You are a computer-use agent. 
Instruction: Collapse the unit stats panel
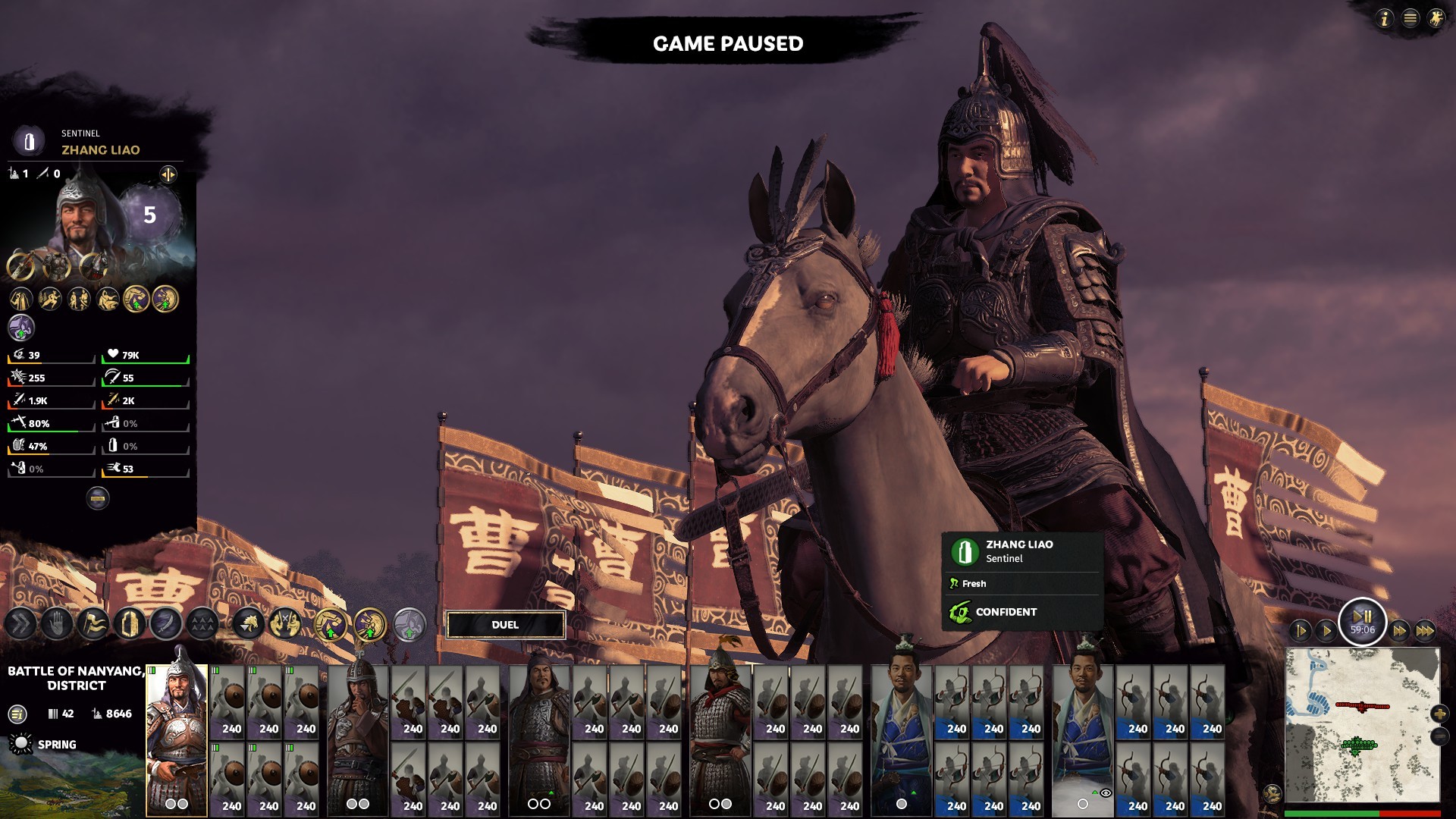[x=98, y=498]
